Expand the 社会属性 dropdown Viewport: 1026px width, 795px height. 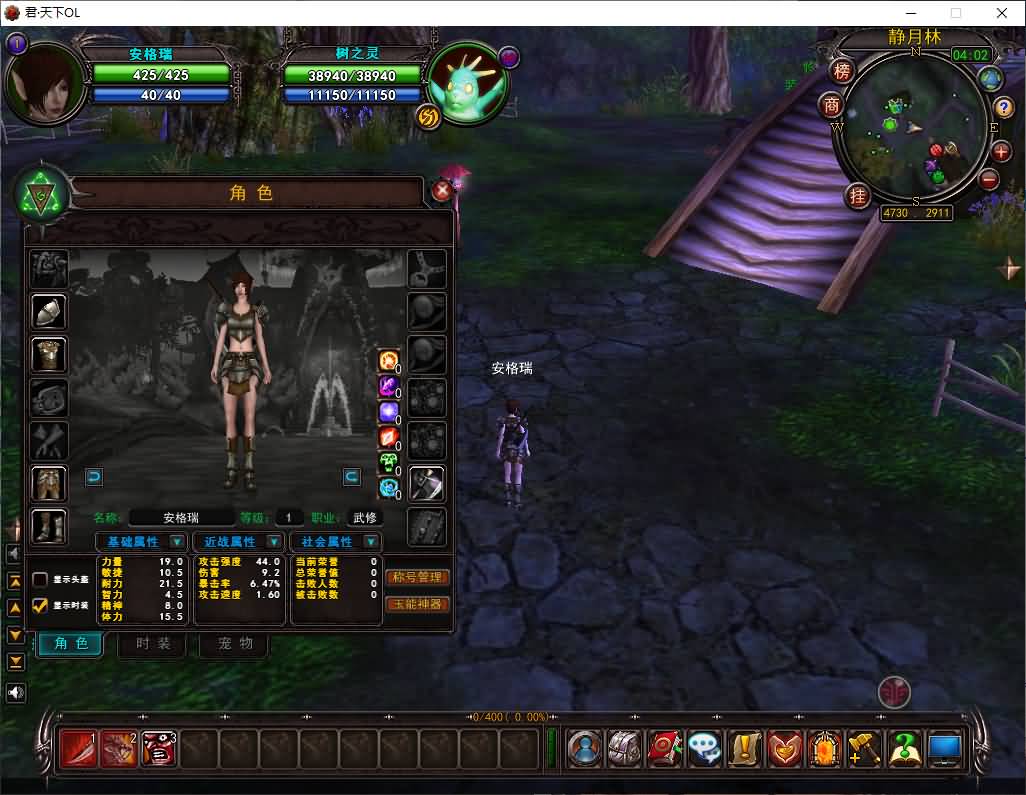coord(371,542)
